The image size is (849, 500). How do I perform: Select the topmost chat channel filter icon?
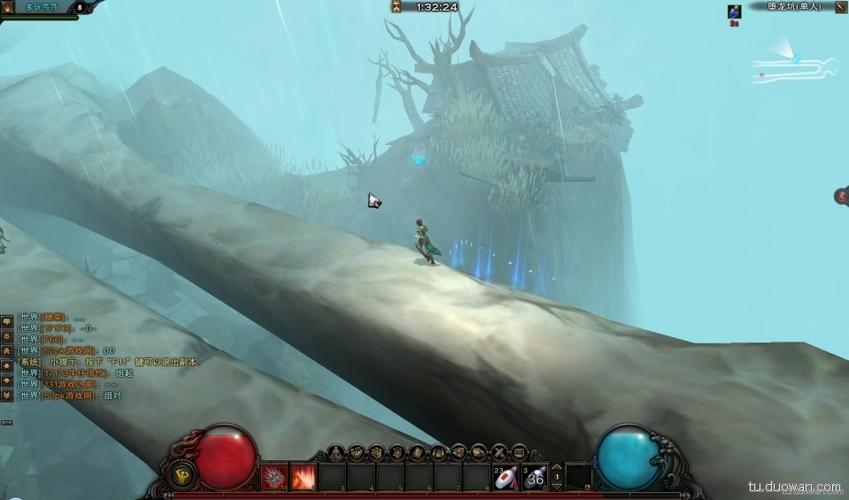click(7, 322)
